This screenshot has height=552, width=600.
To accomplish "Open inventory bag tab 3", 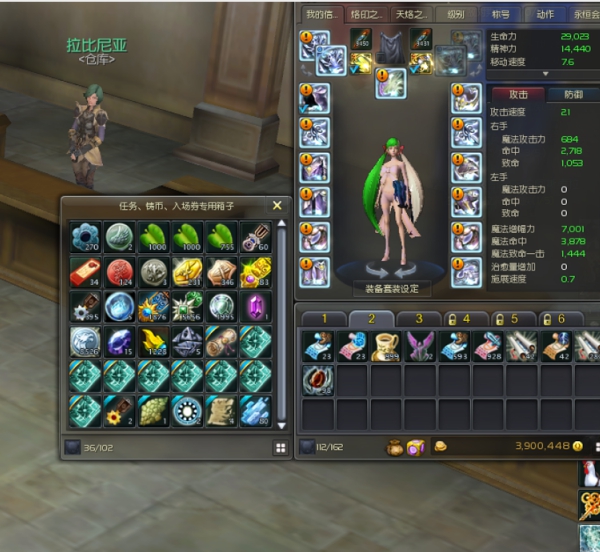I will tap(420, 318).
